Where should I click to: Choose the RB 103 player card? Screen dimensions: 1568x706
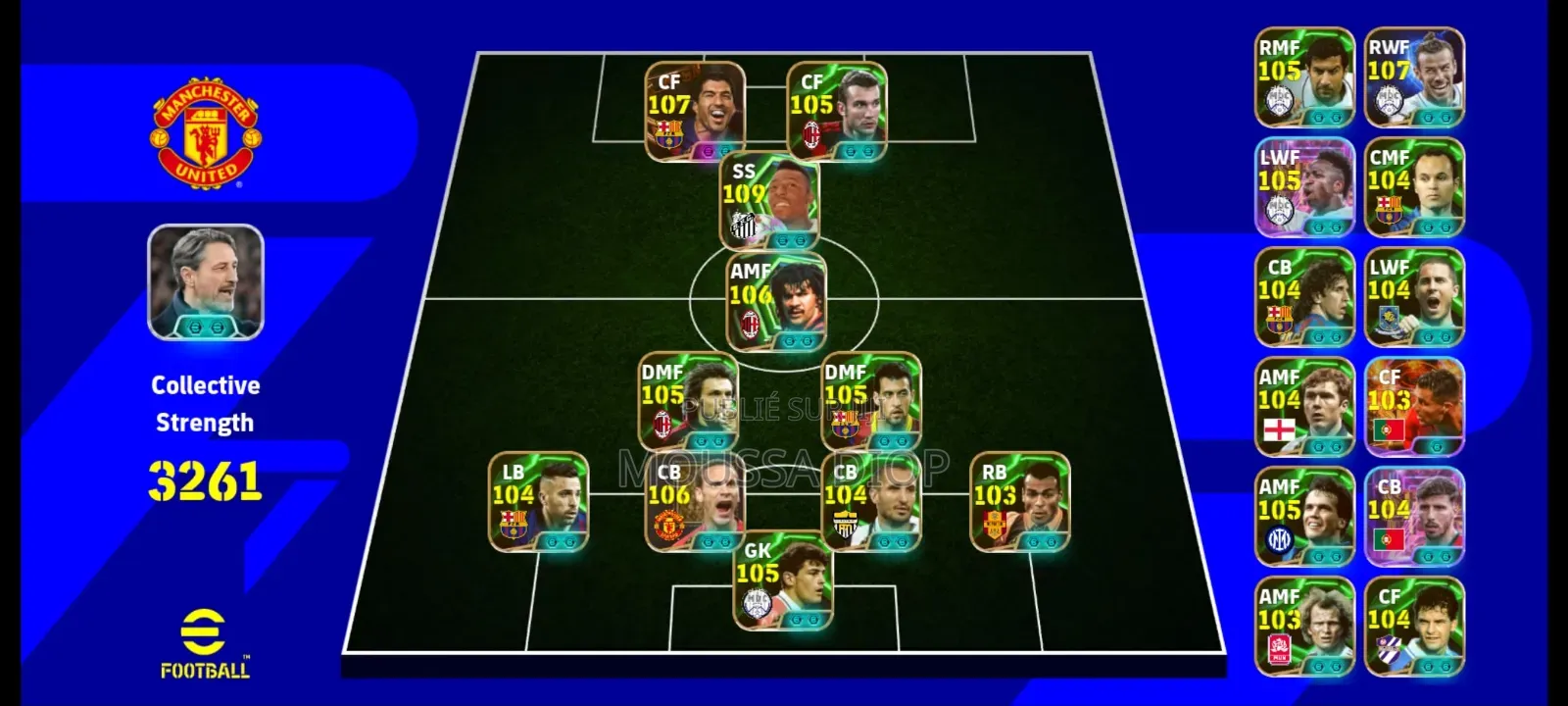1019,501
